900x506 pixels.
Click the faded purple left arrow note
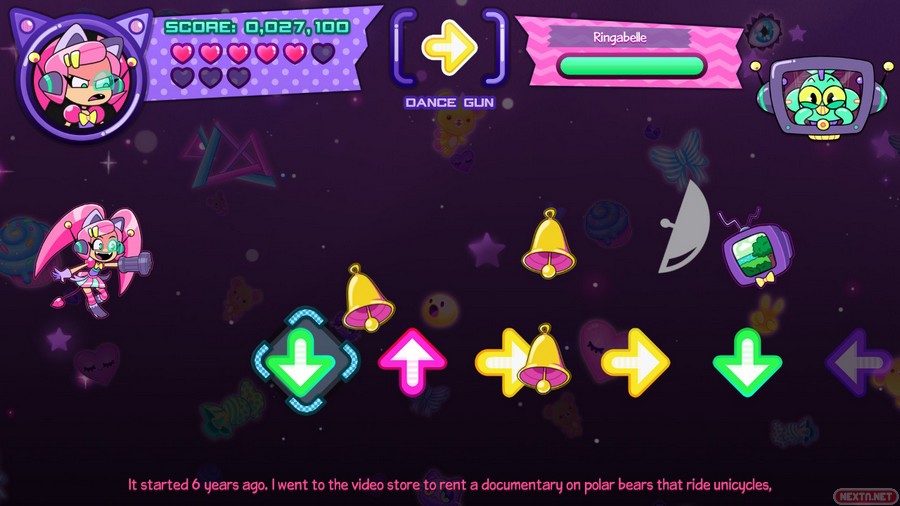(x=858, y=362)
